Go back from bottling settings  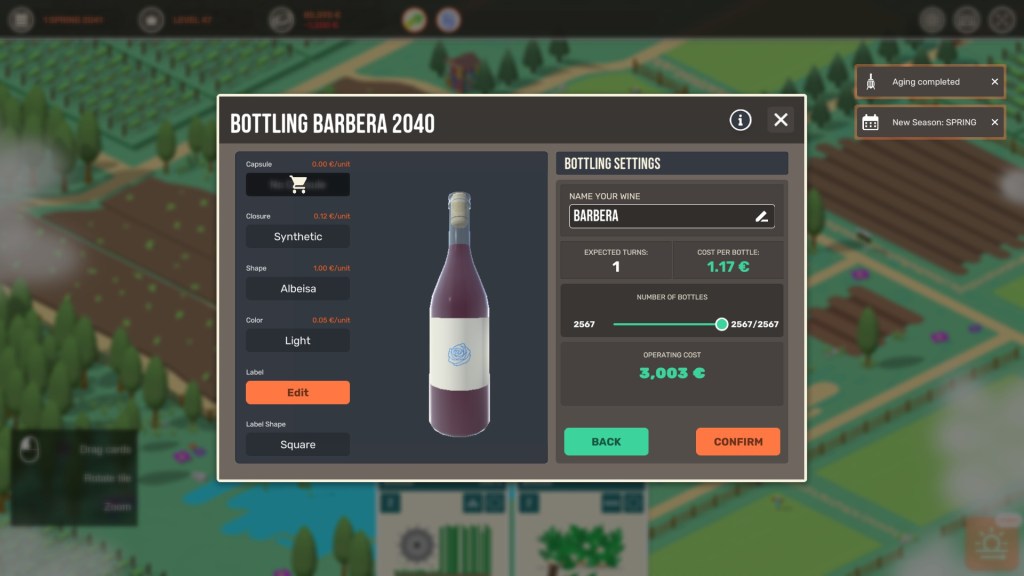pos(606,442)
